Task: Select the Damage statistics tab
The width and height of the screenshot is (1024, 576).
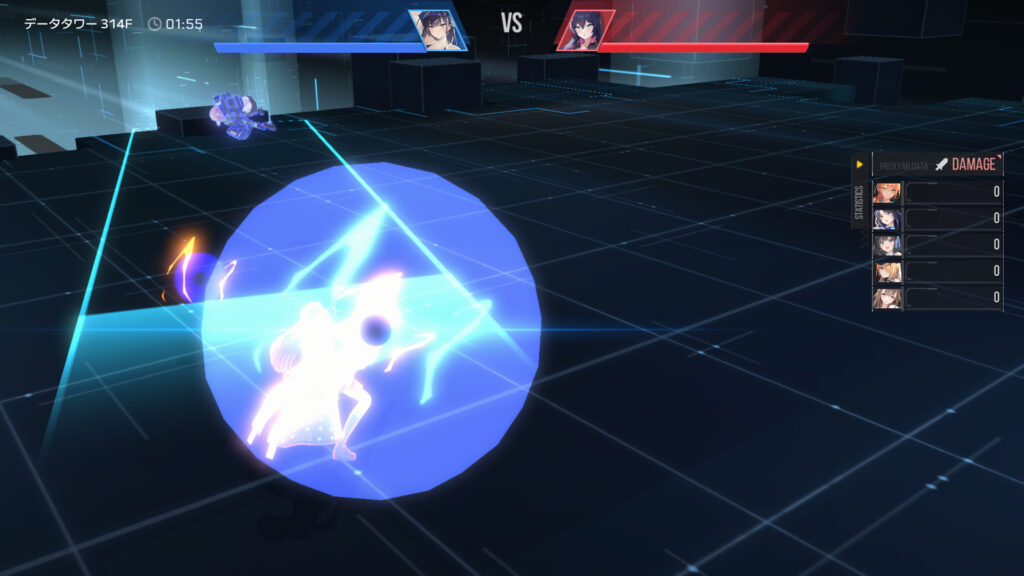Action: pyautogui.click(x=966, y=164)
